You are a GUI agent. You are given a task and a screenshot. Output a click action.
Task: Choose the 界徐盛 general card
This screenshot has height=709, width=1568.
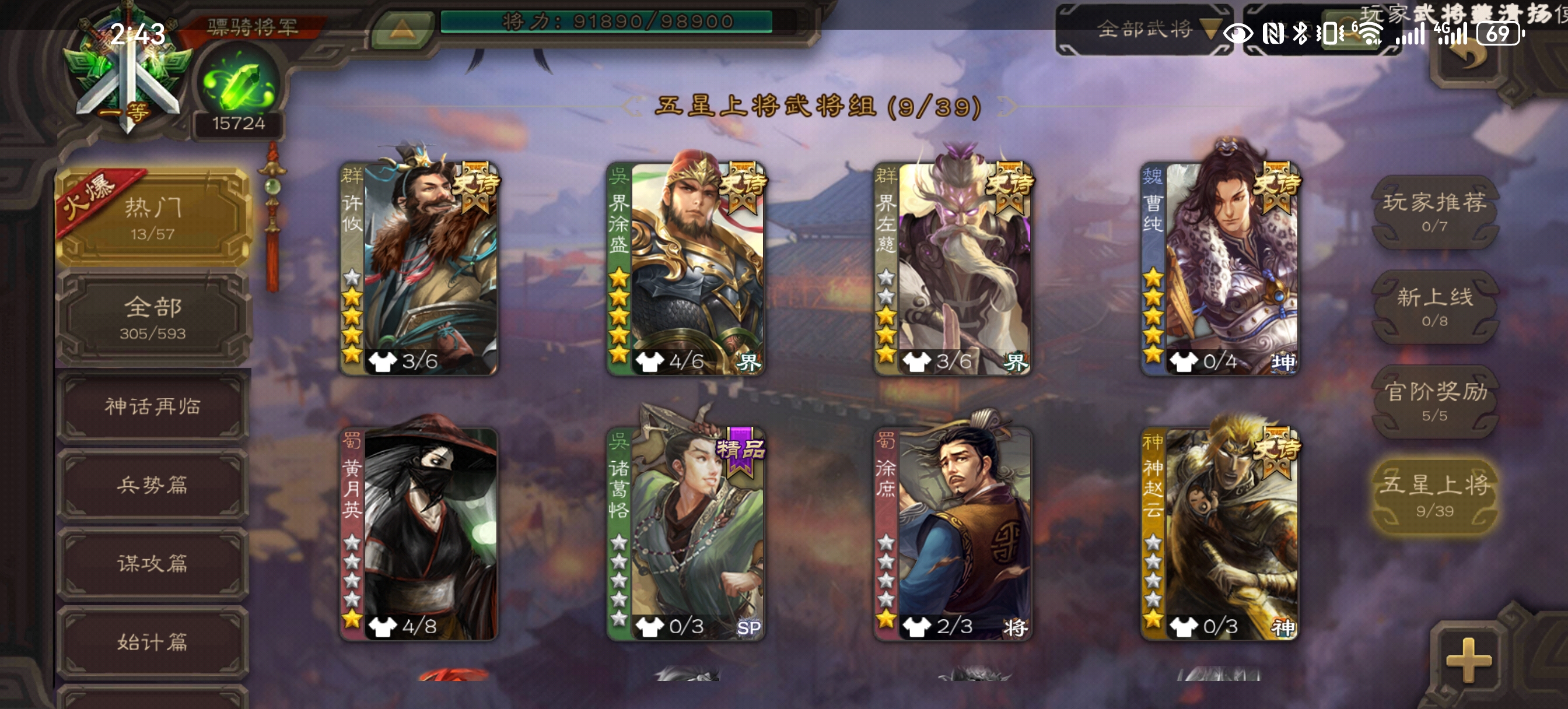coord(686,268)
